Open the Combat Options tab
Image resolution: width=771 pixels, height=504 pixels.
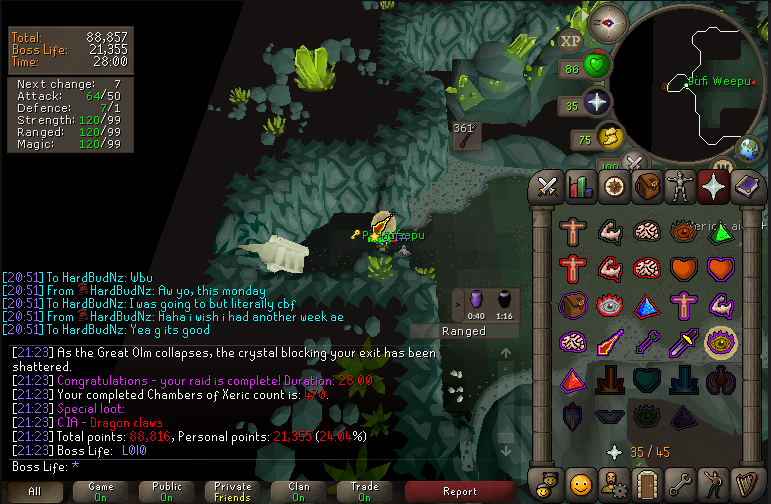pos(548,186)
